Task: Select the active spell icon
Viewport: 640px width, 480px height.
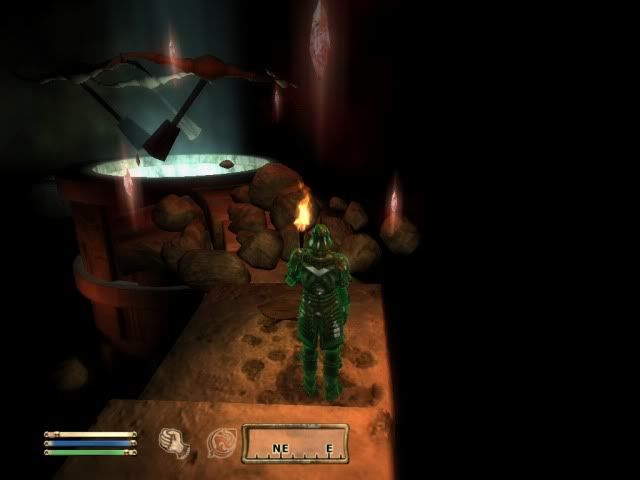Action: 220,441
